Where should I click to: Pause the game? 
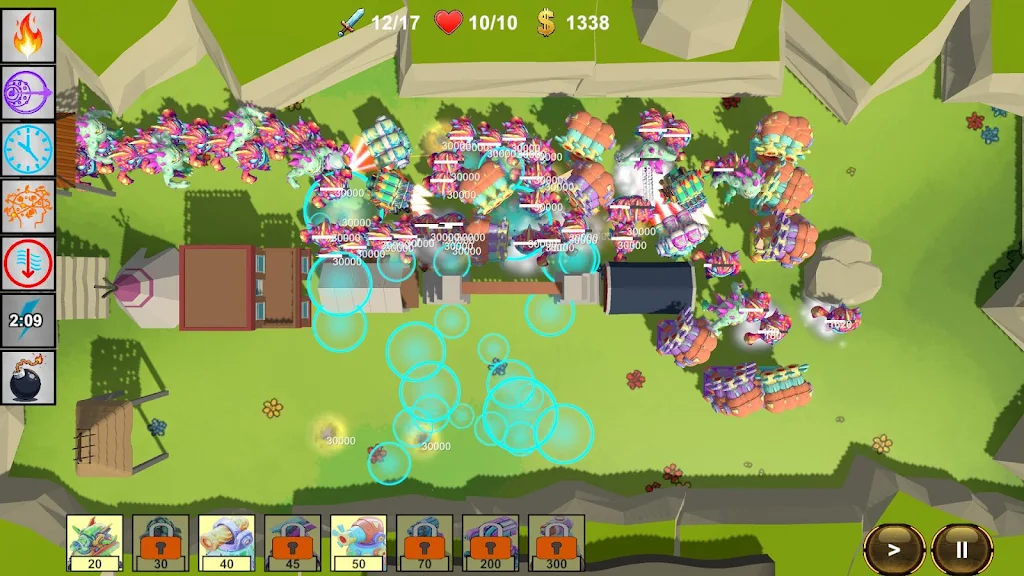pos(962,549)
